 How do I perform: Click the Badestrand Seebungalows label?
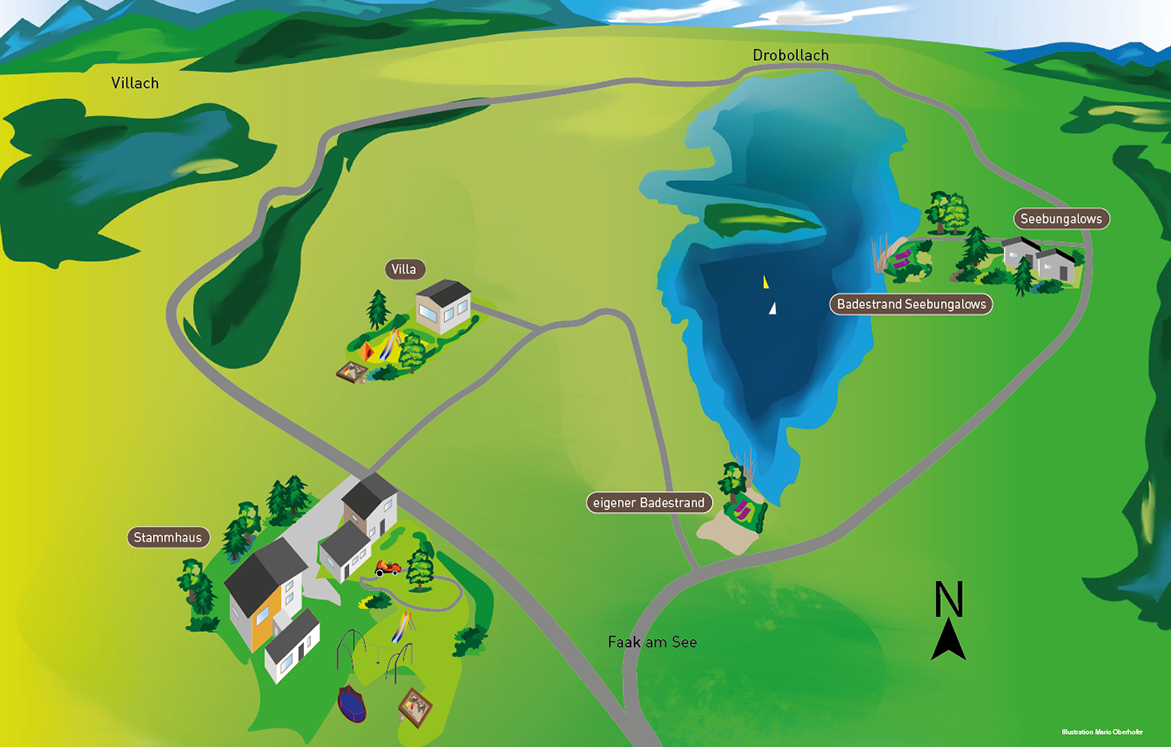pyautogui.click(x=911, y=304)
